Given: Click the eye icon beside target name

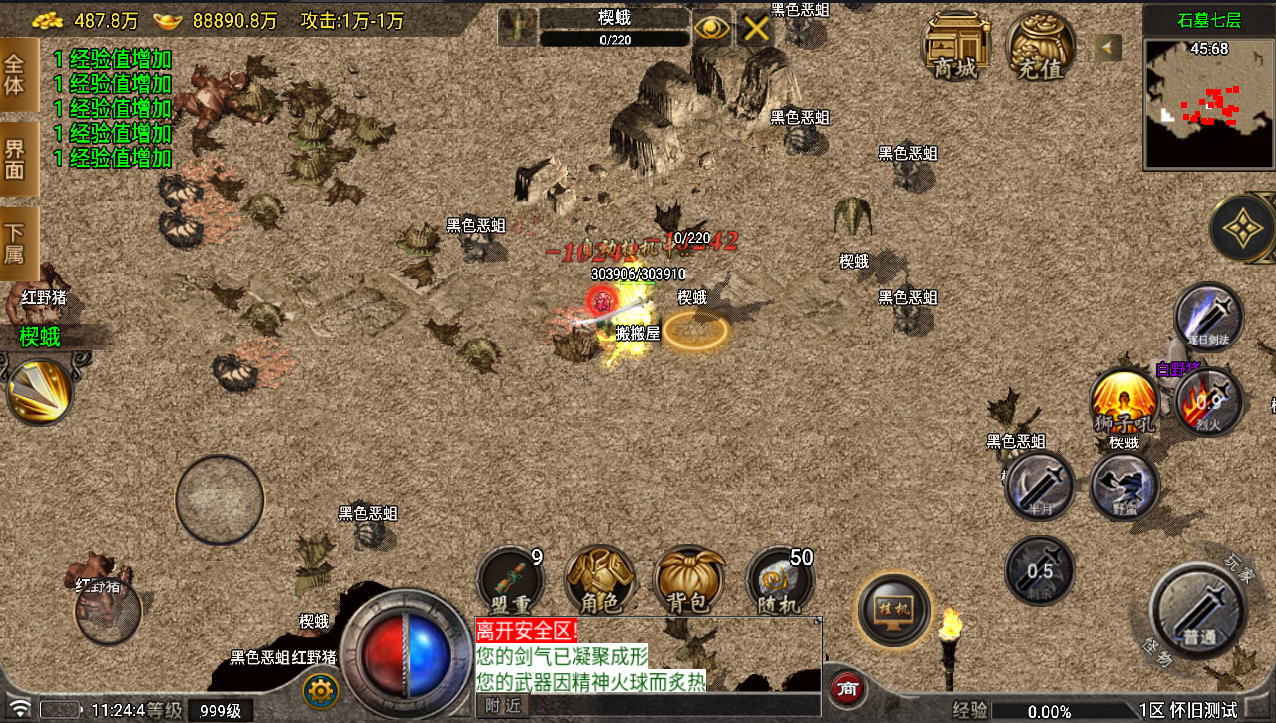Looking at the screenshot, I should click(712, 28).
